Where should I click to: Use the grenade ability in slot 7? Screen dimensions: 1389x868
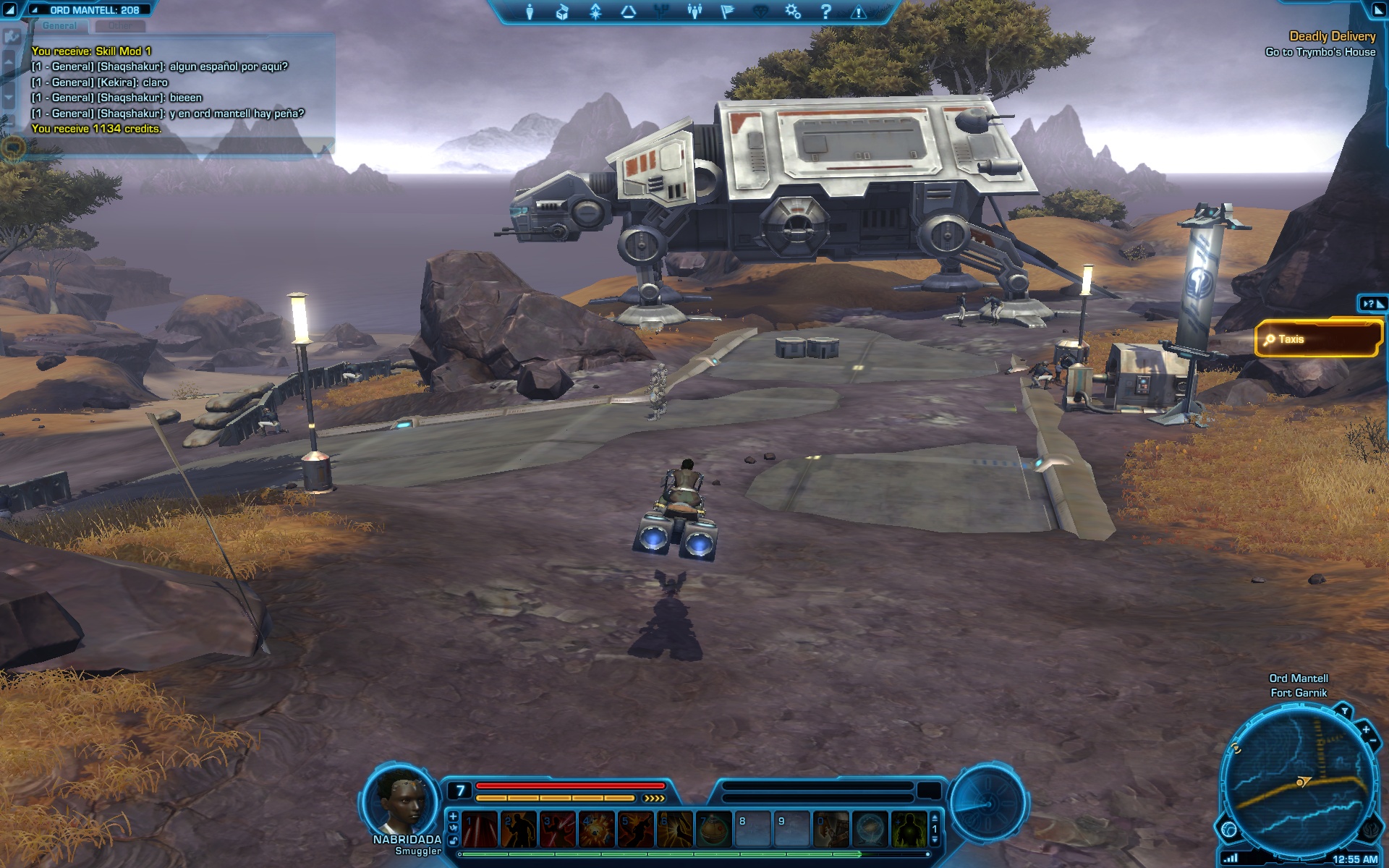(x=713, y=829)
